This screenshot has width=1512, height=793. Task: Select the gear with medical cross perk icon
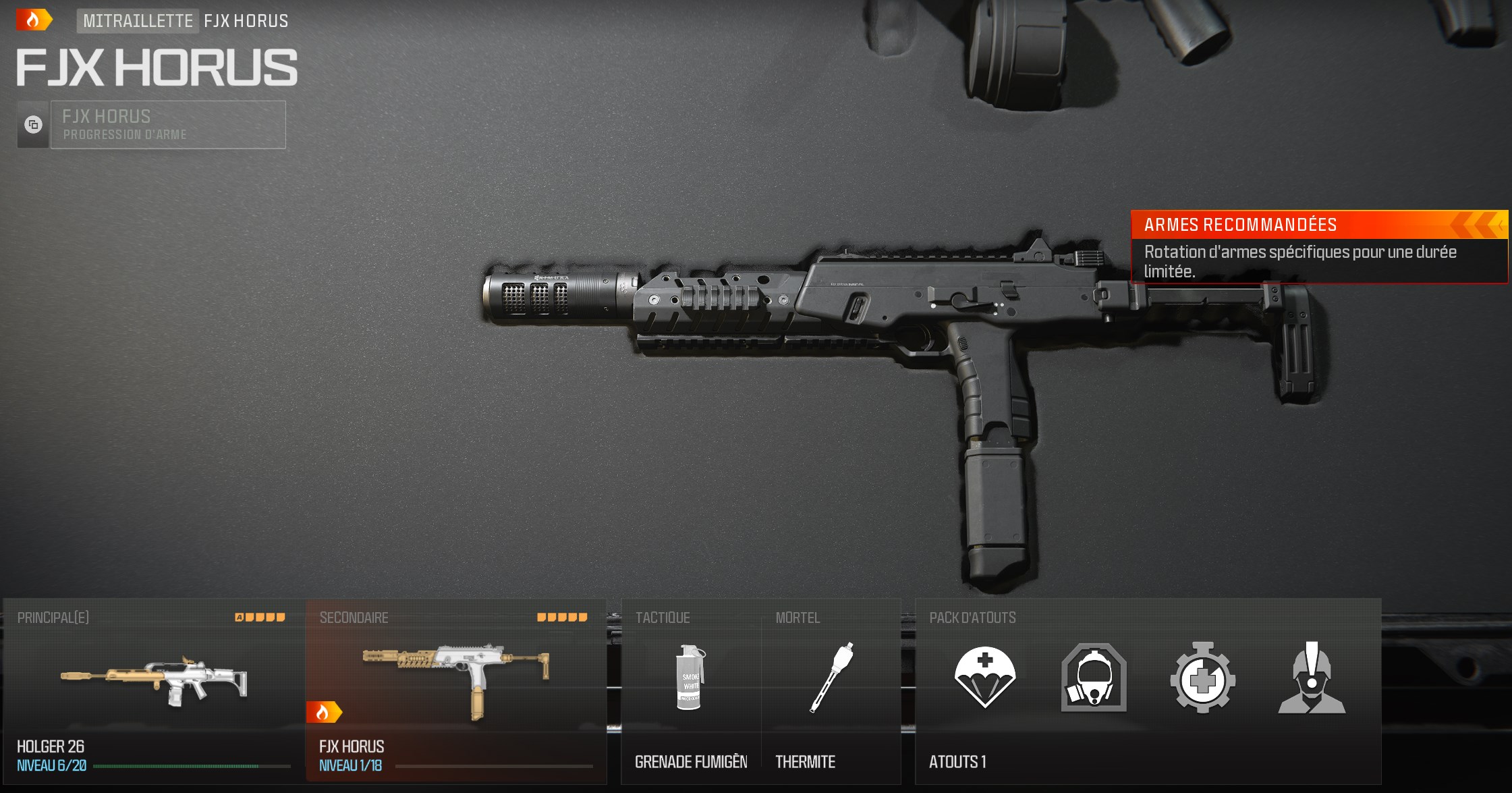tap(1201, 678)
